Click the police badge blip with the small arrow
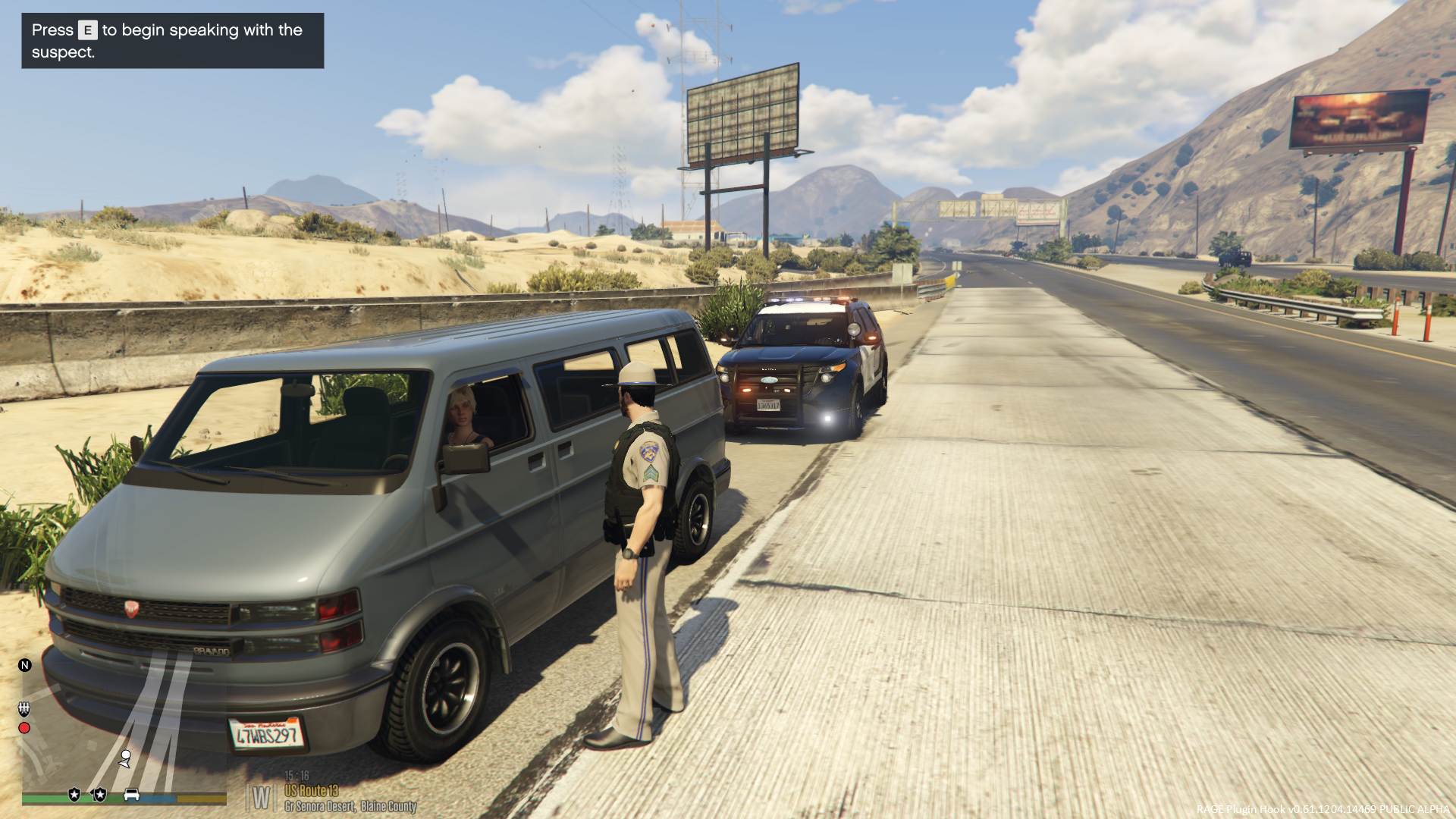 (99, 794)
